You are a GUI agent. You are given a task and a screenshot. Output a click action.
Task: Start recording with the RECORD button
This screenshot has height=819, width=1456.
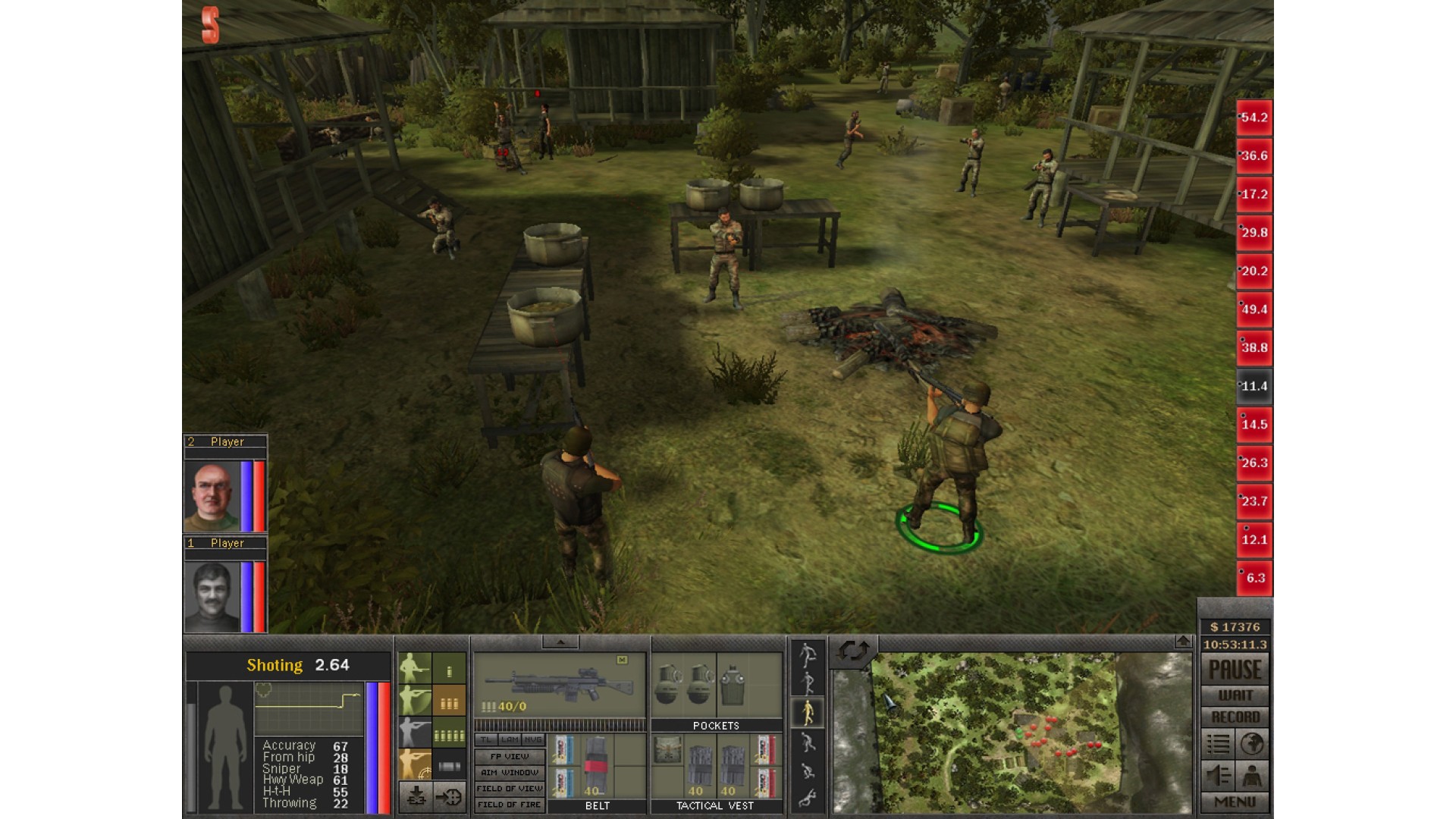coord(1235,717)
